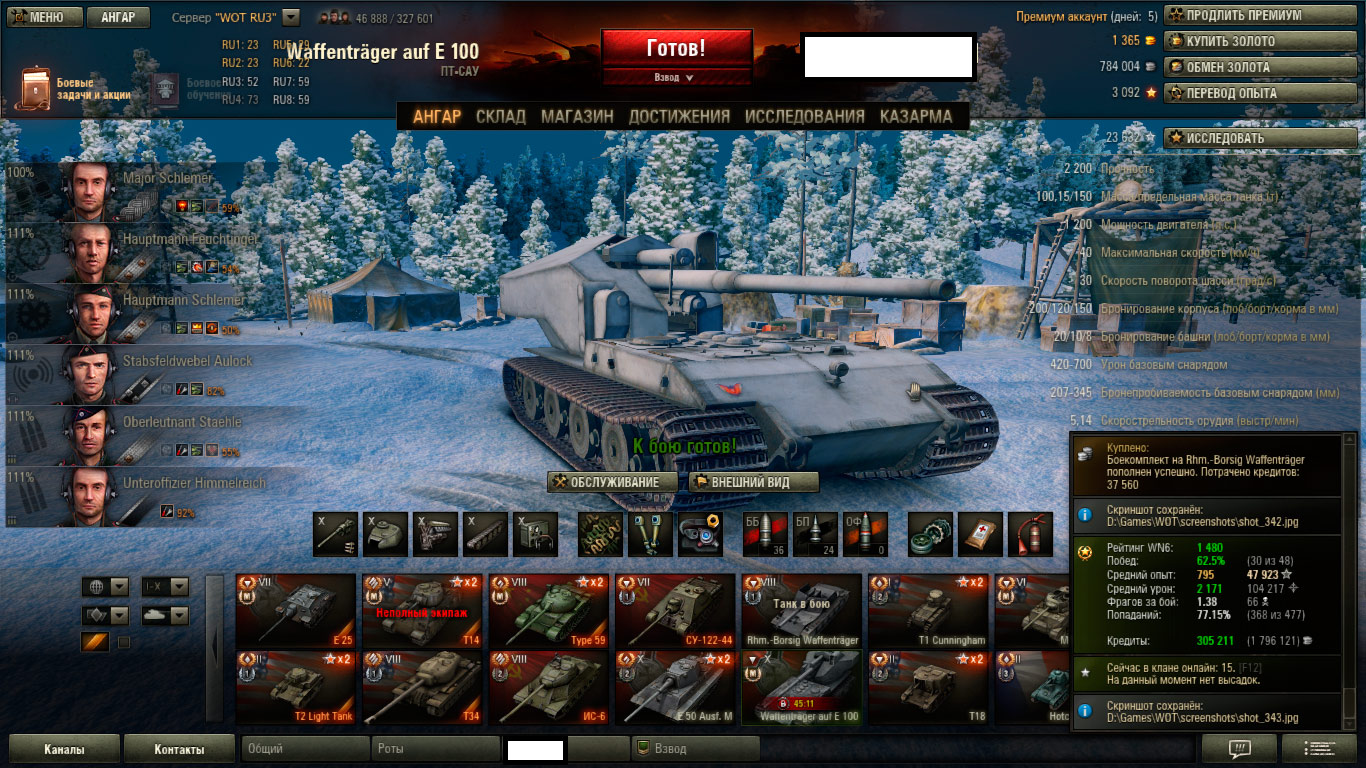1366x768 pixels.
Task: Select the E 25 tank in carousel
Action: [296, 610]
